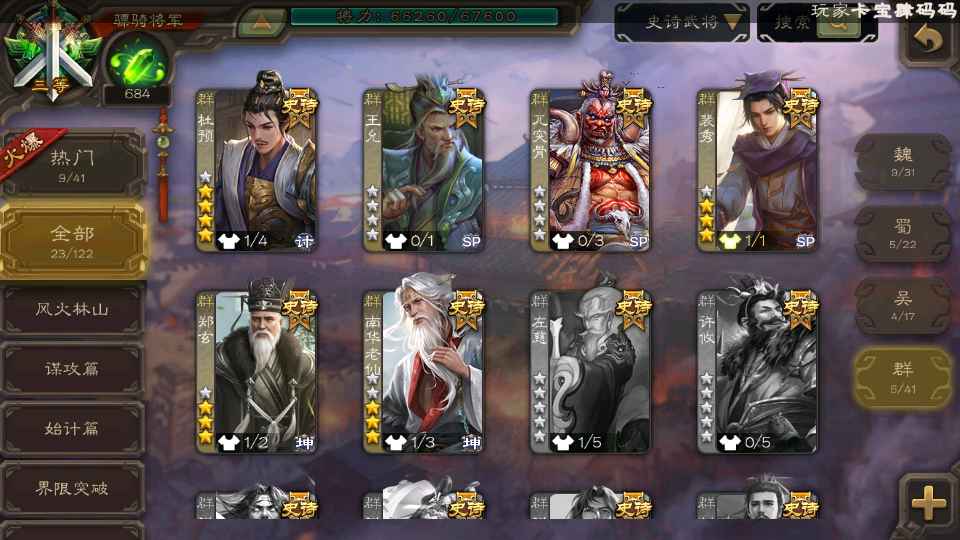This screenshot has height=540, width=960.
Task: View the 南华老仙 general card
Action: (424, 368)
